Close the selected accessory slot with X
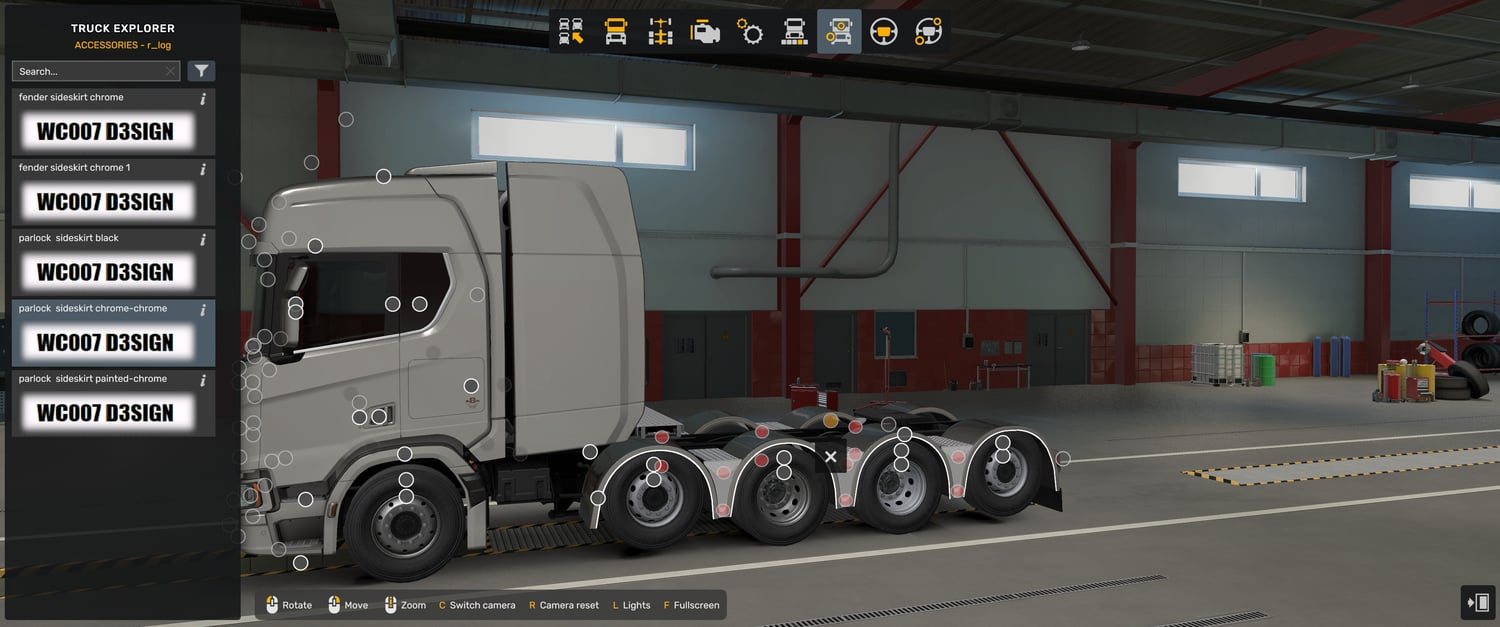The width and height of the screenshot is (1500, 627). 830,457
